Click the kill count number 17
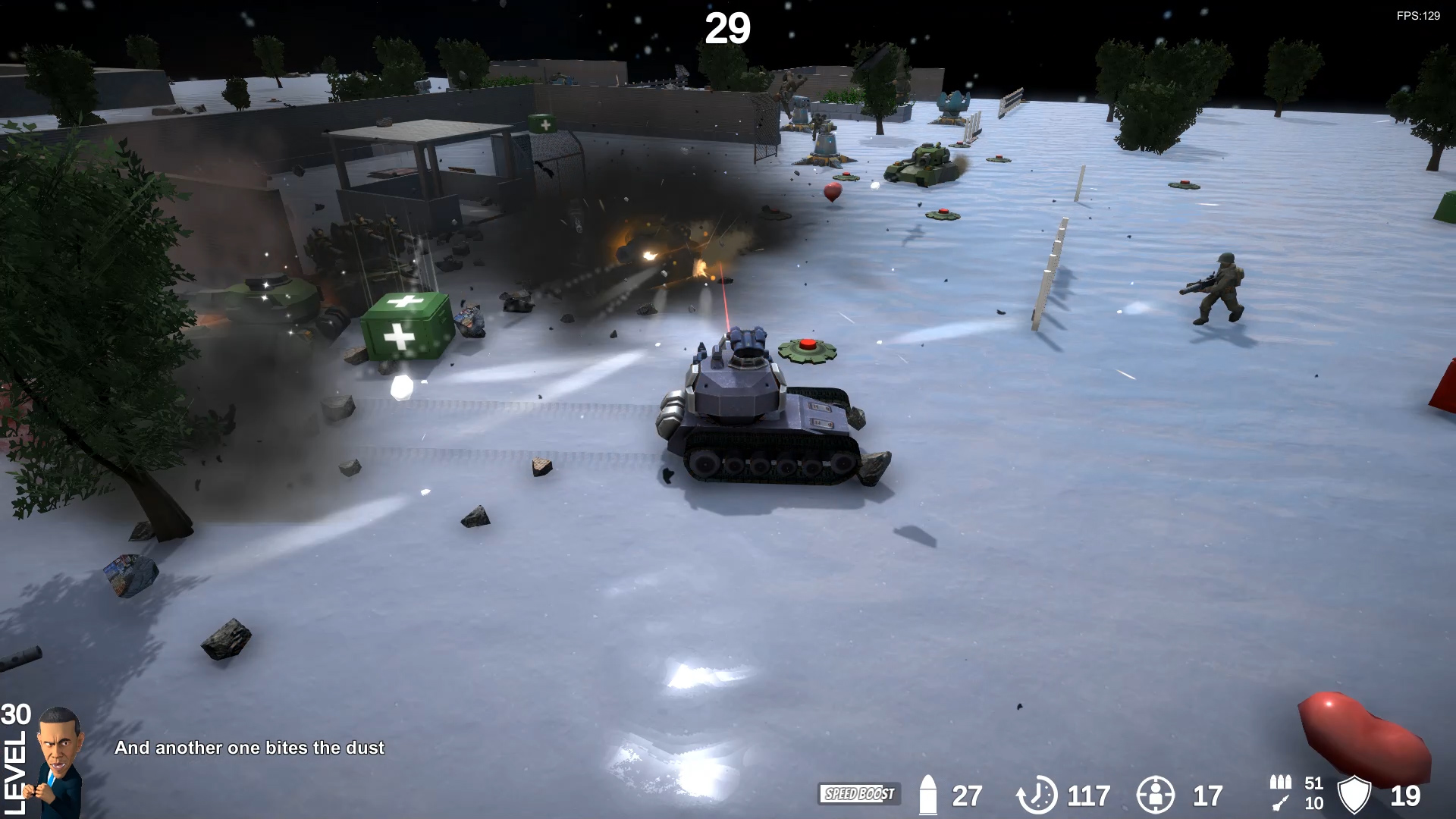Screen dimensions: 1456x819 point(1204,796)
